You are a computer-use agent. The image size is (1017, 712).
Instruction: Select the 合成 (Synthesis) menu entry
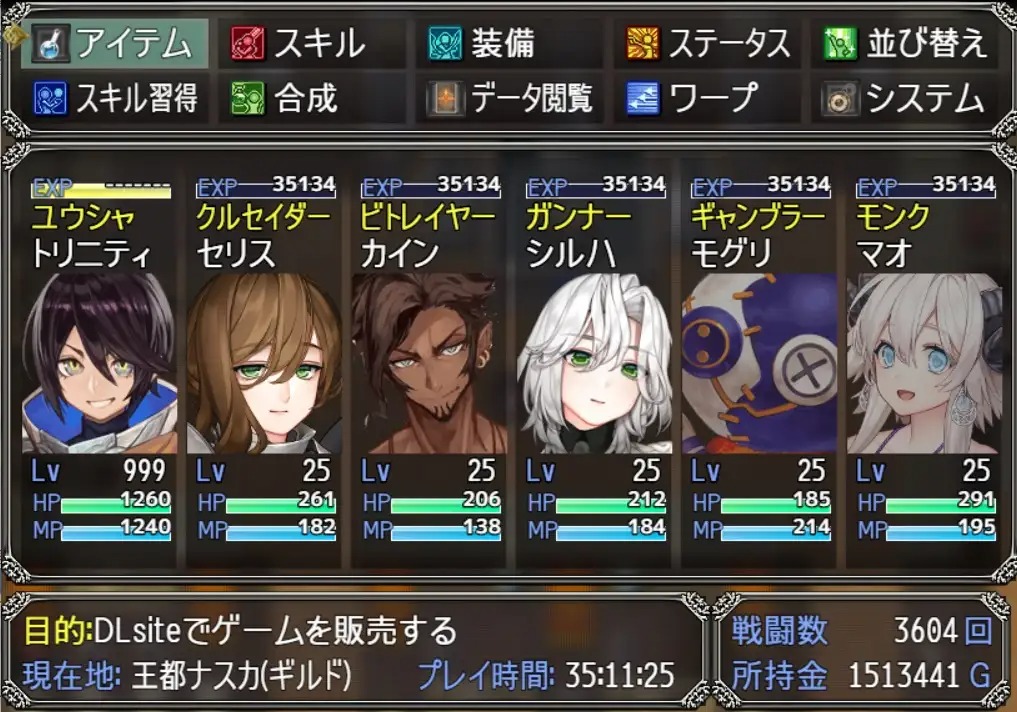(310, 98)
